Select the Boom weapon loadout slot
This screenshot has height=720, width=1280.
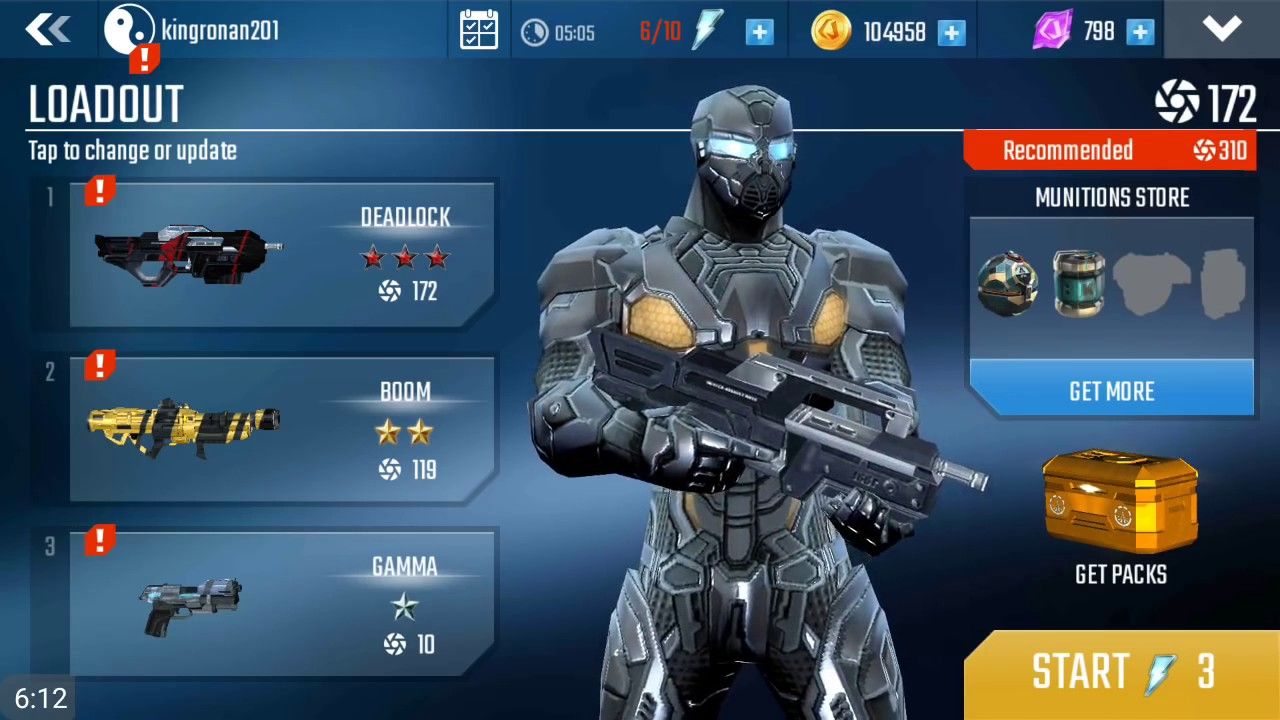pos(280,430)
